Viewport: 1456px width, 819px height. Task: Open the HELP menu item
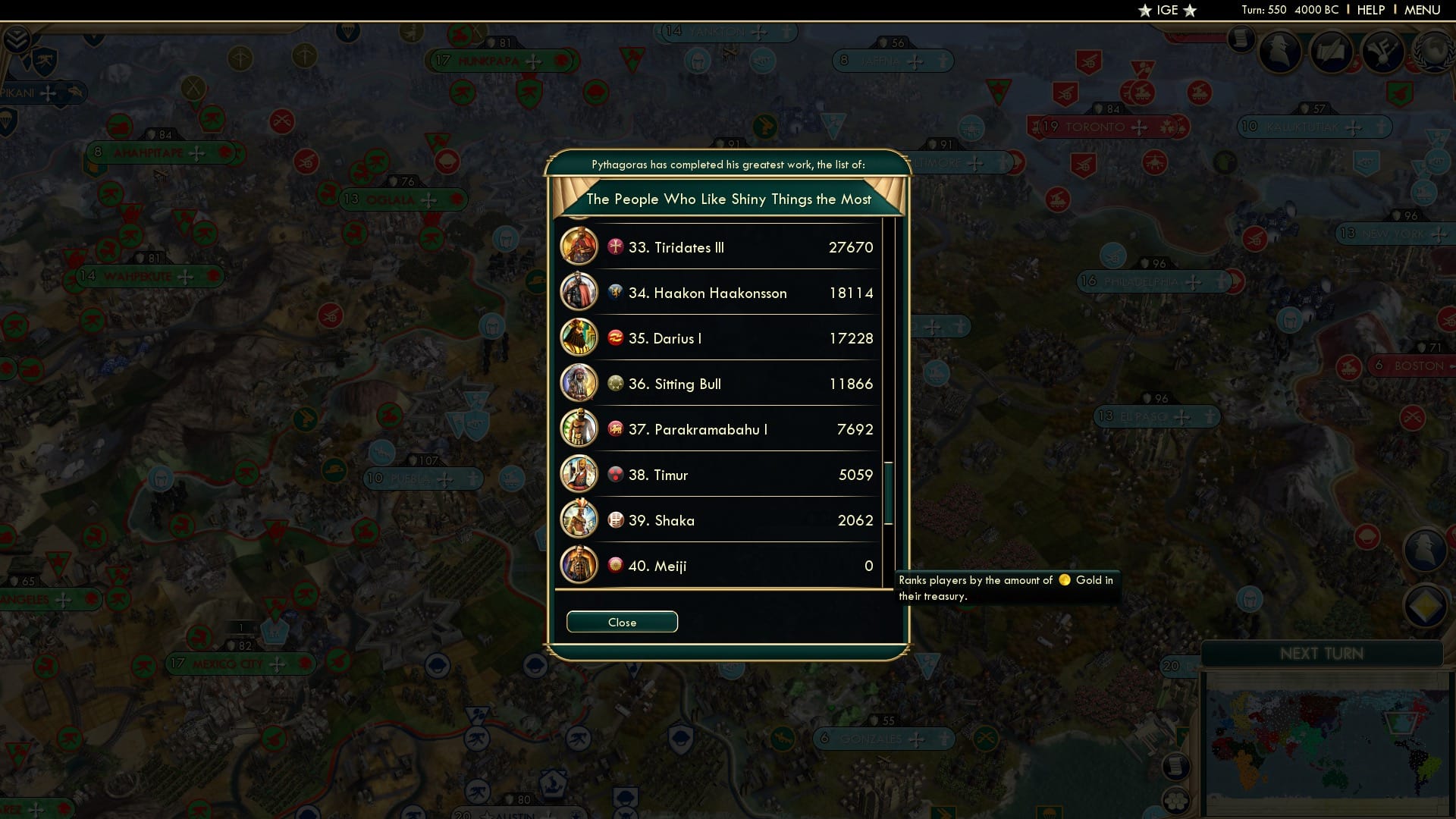point(1370,10)
